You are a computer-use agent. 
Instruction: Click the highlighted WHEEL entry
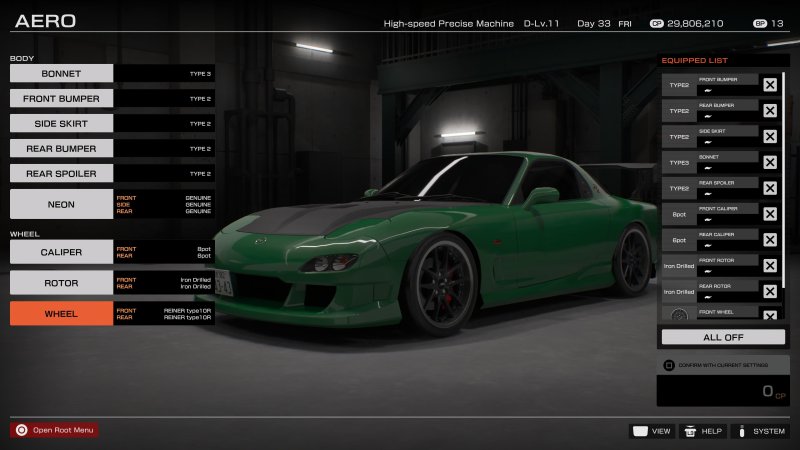pos(61,313)
